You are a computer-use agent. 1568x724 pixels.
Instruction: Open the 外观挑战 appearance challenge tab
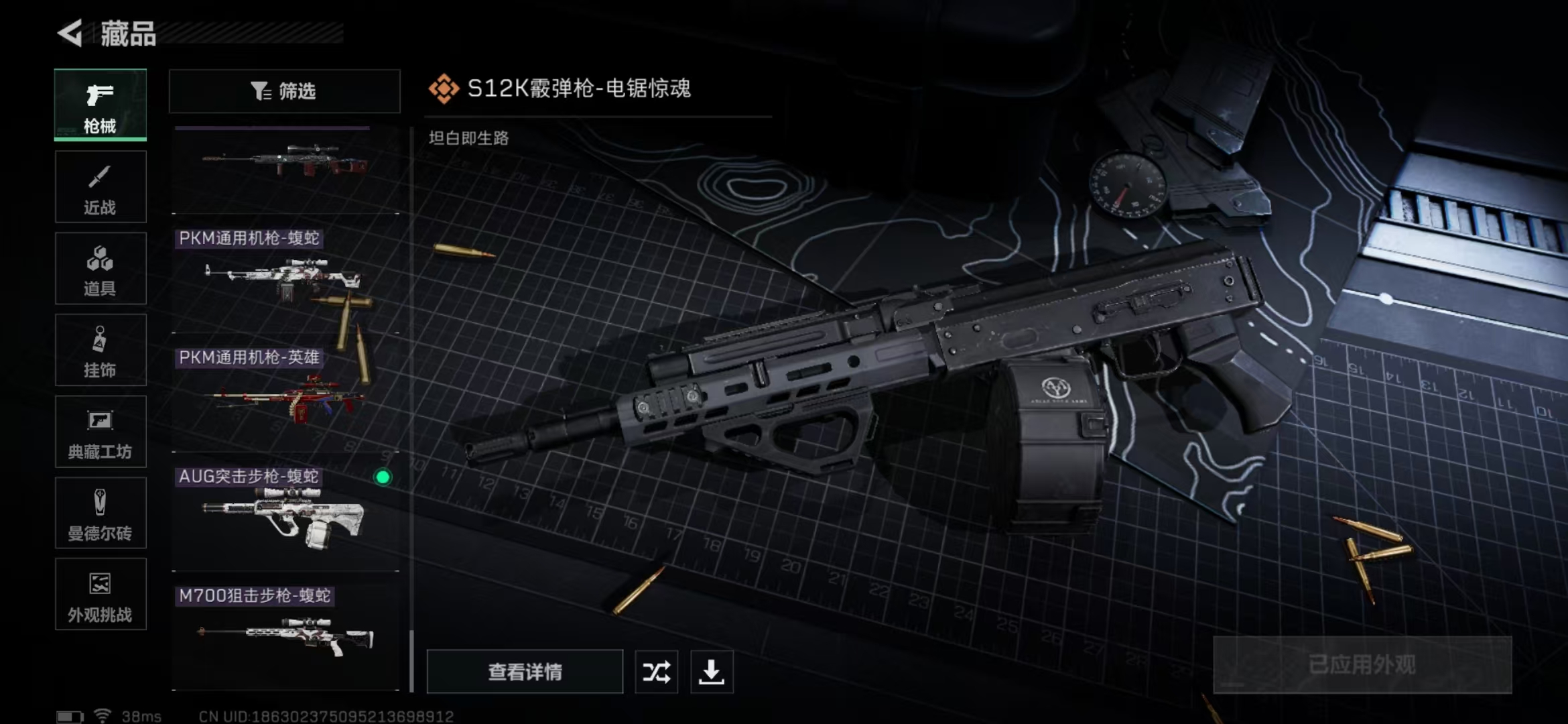[101, 595]
